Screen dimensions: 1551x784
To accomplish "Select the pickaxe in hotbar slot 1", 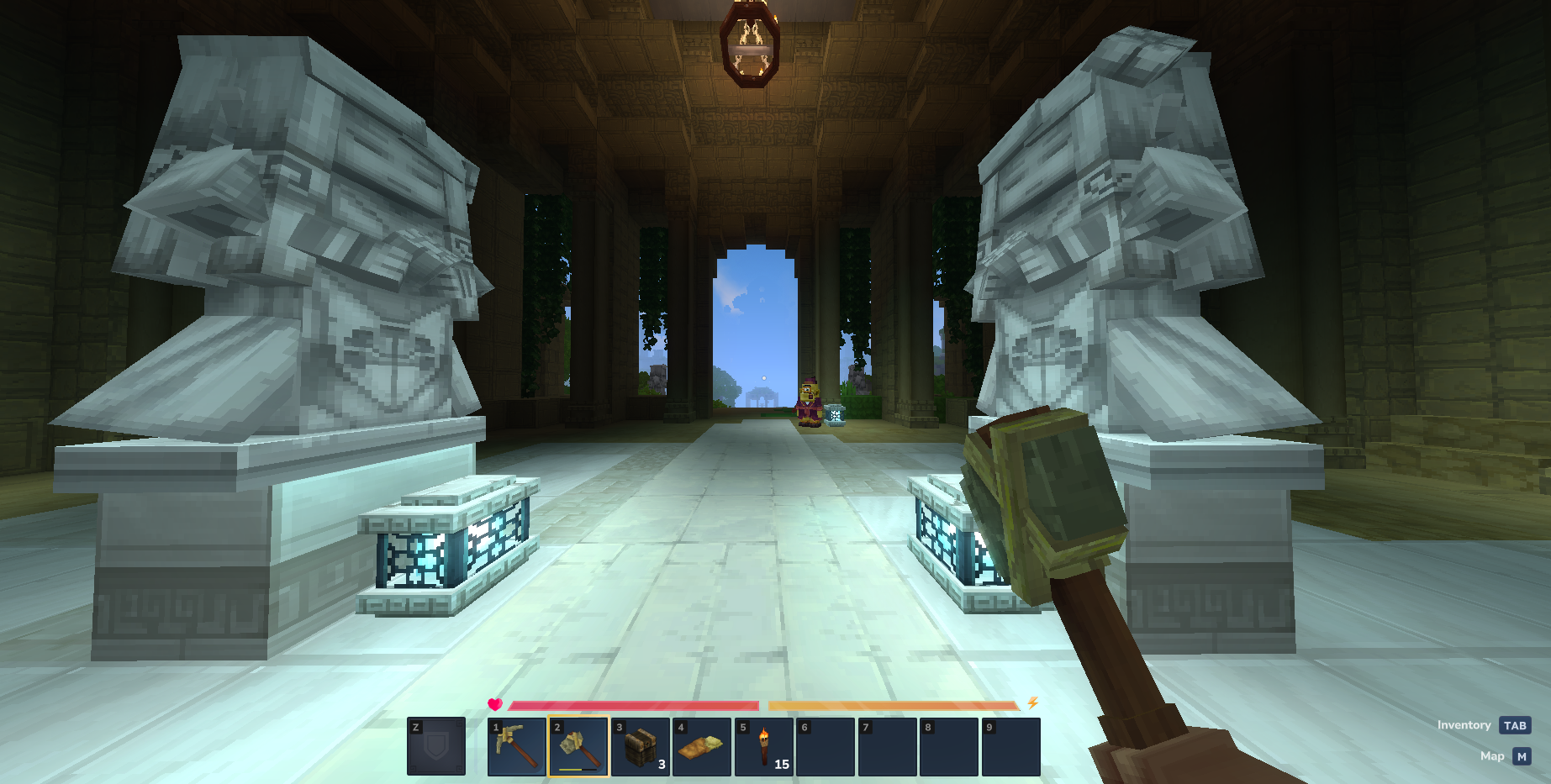I will (516, 746).
